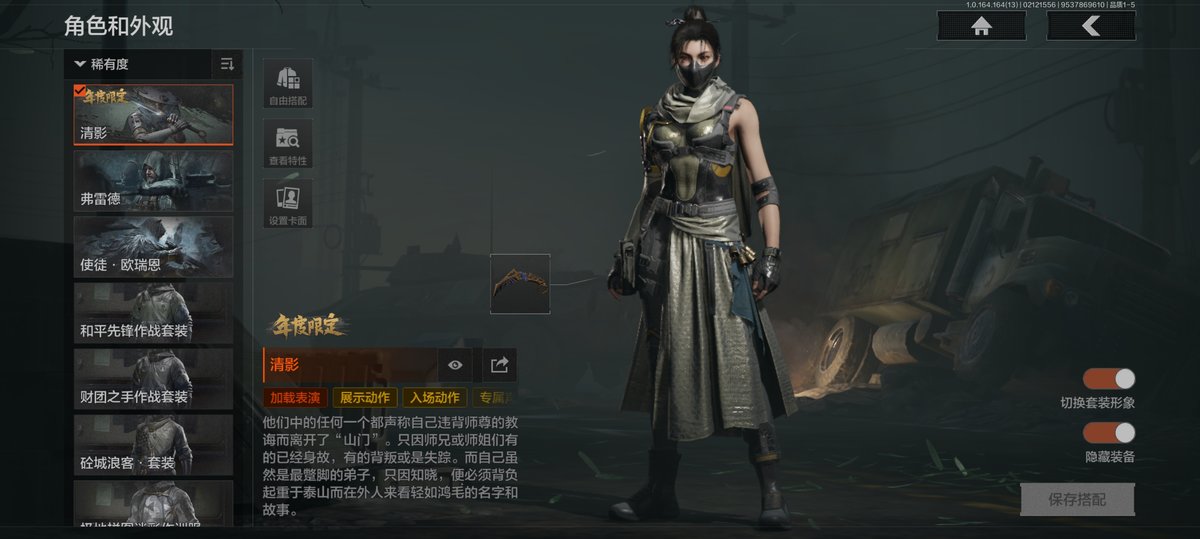Image resolution: width=1200 pixels, height=539 pixels.
Task: Toggle the eye preview icon
Action: [455, 365]
